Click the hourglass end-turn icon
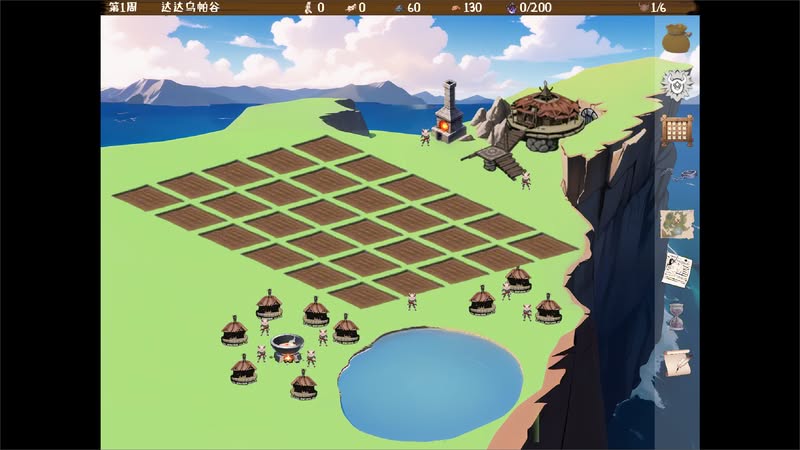Image resolution: width=800 pixels, height=450 pixels. [678, 317]
